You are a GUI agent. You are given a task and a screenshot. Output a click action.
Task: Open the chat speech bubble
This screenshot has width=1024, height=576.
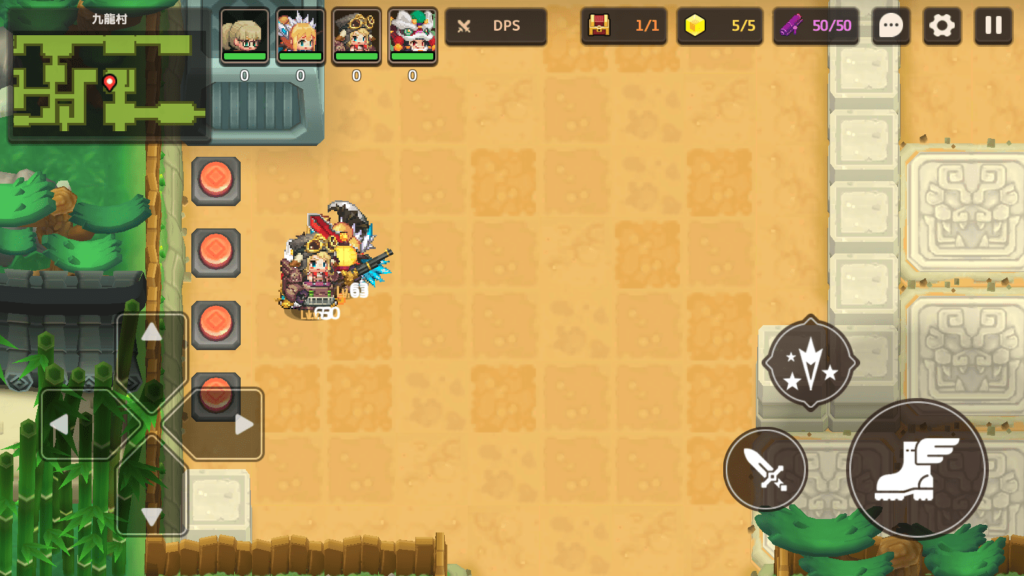click(890, 26)
